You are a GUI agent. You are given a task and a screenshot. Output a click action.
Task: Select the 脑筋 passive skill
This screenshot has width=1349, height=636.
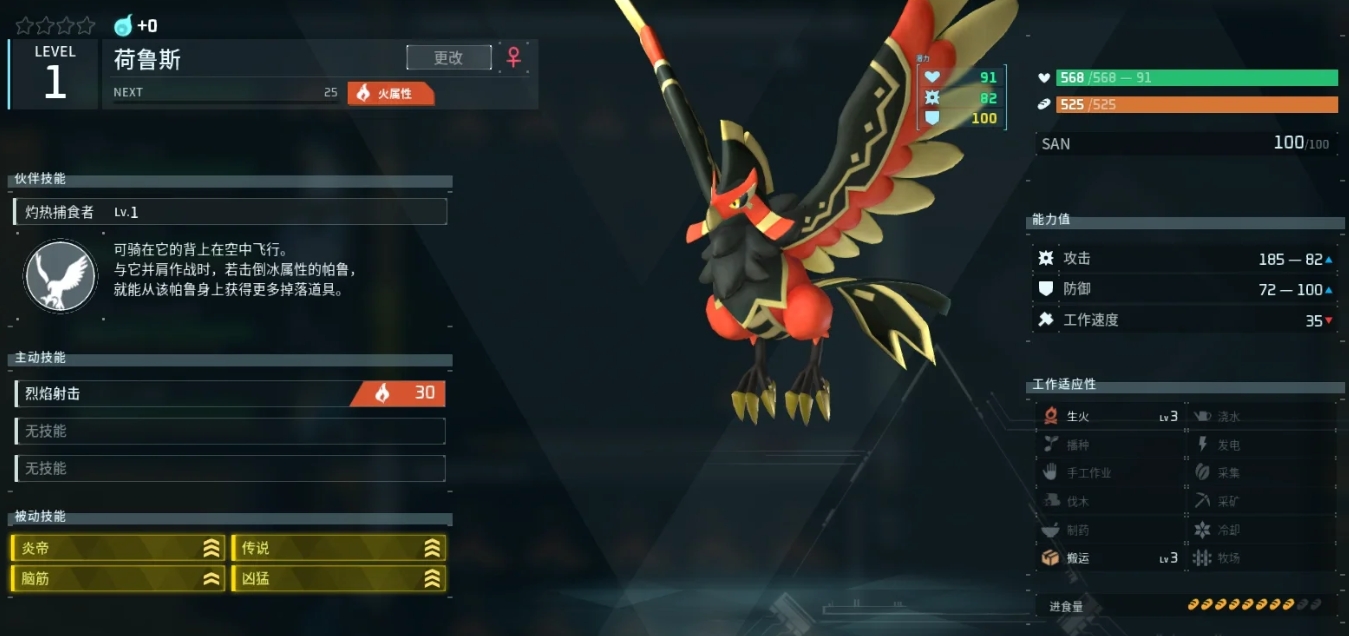(x=117, y=578)
